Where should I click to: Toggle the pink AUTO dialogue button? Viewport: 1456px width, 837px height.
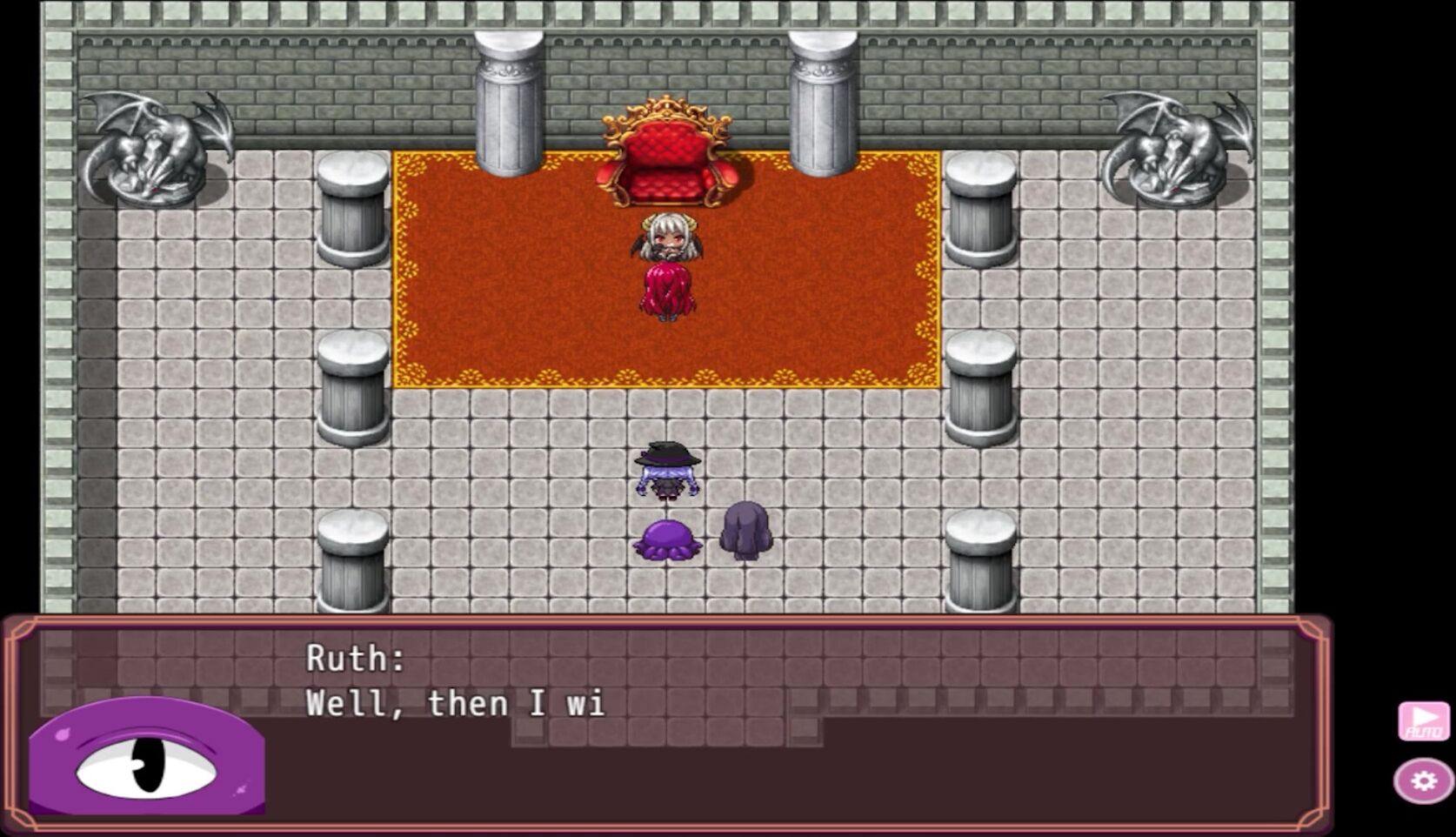coord(1424,721)
